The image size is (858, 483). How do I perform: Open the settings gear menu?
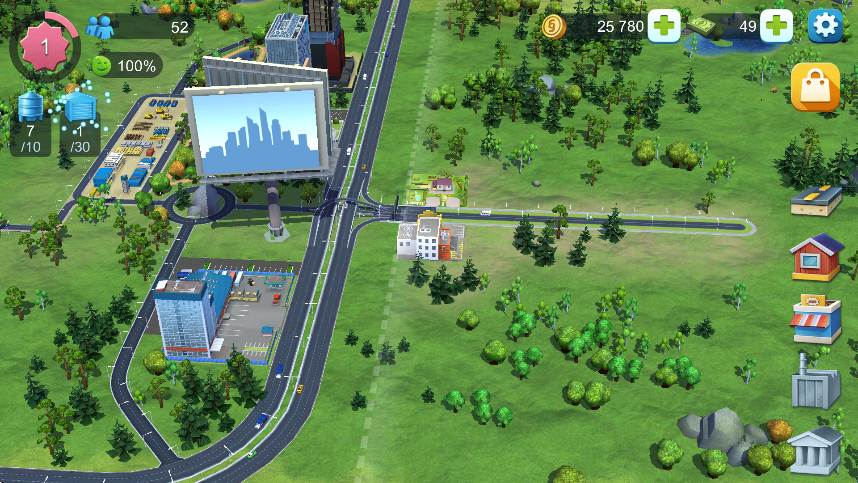(x=825, y=25)
